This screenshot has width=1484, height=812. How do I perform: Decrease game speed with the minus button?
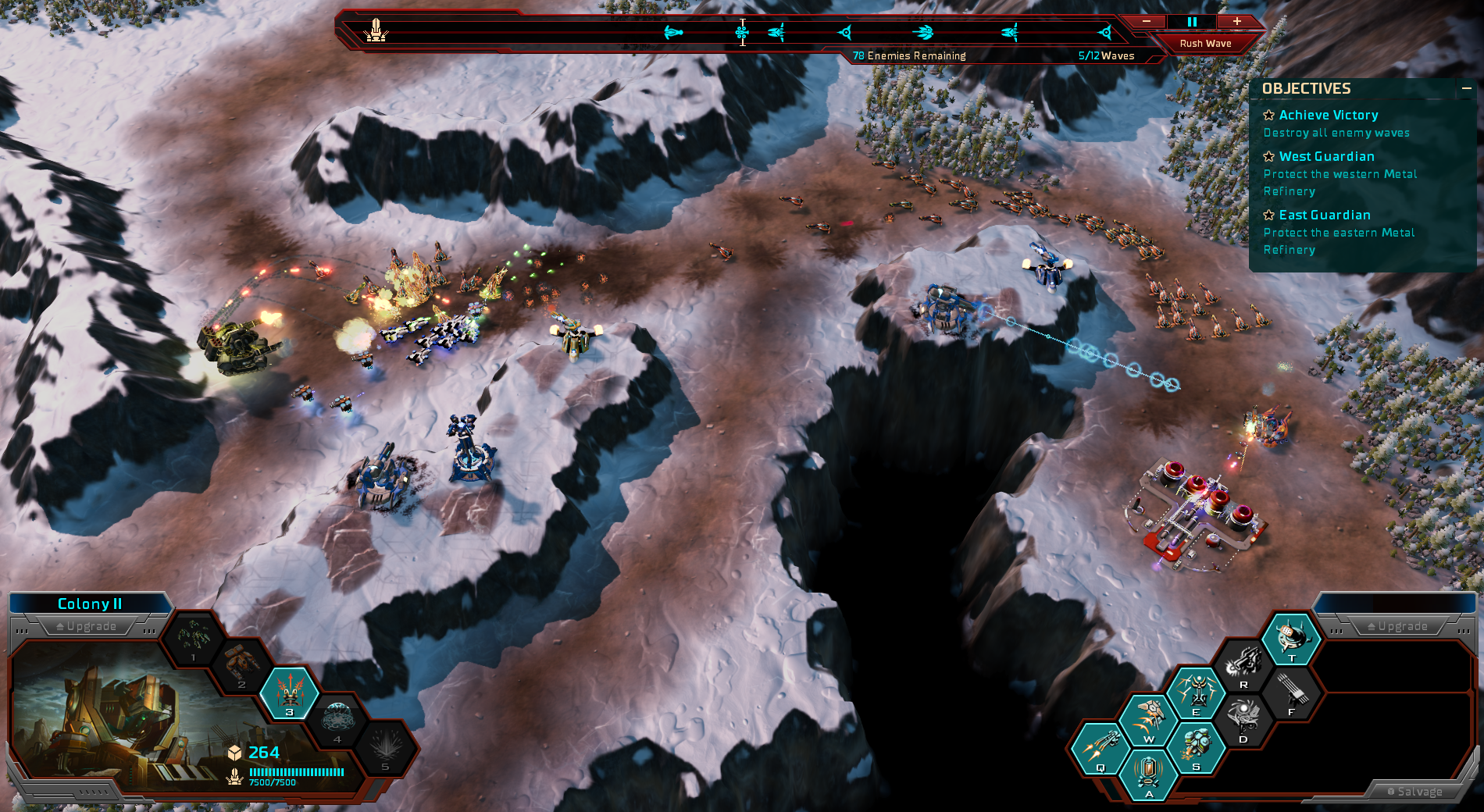[1147, 22]
